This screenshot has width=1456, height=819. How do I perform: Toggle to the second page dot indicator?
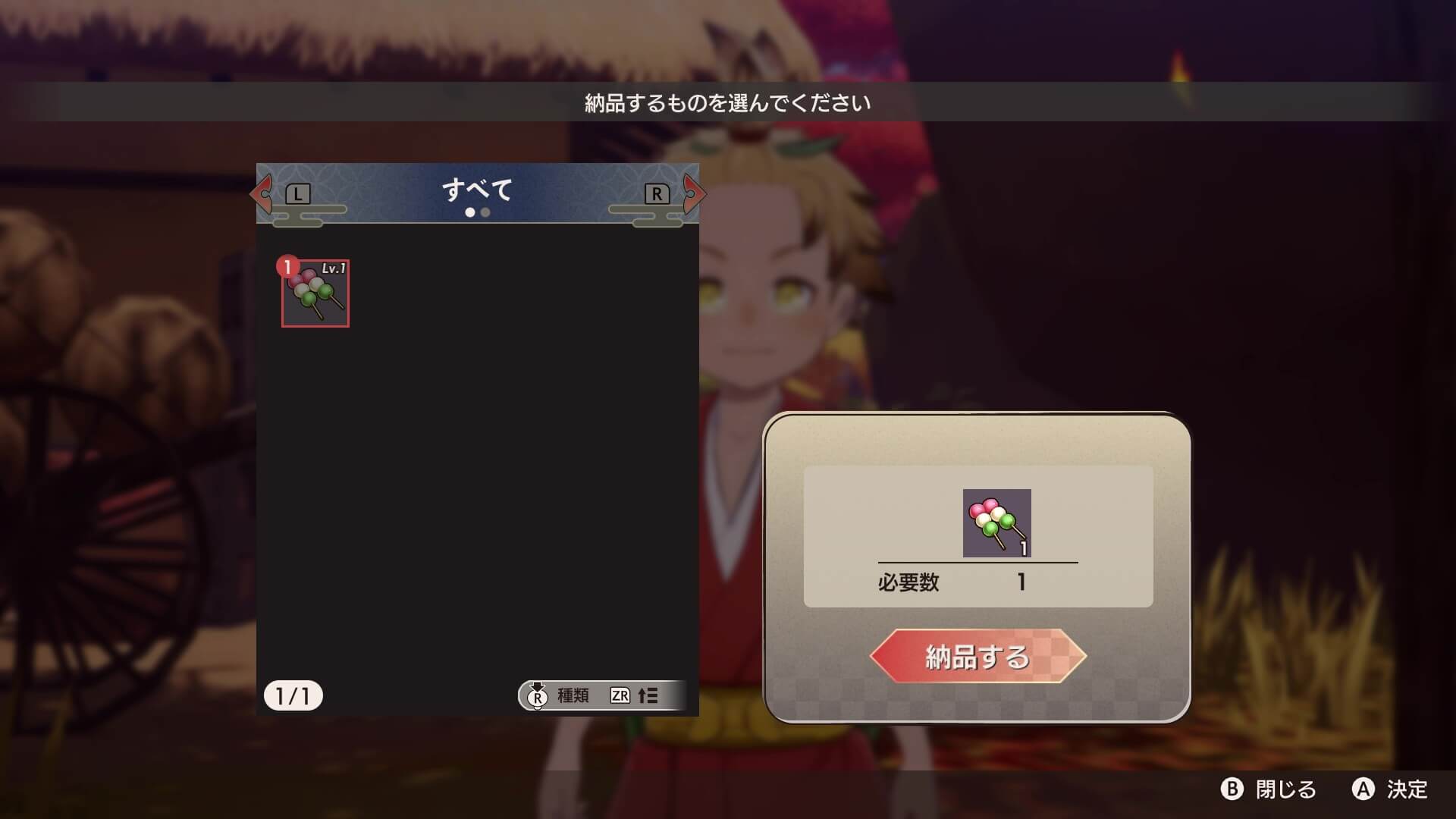pos(485,213)
